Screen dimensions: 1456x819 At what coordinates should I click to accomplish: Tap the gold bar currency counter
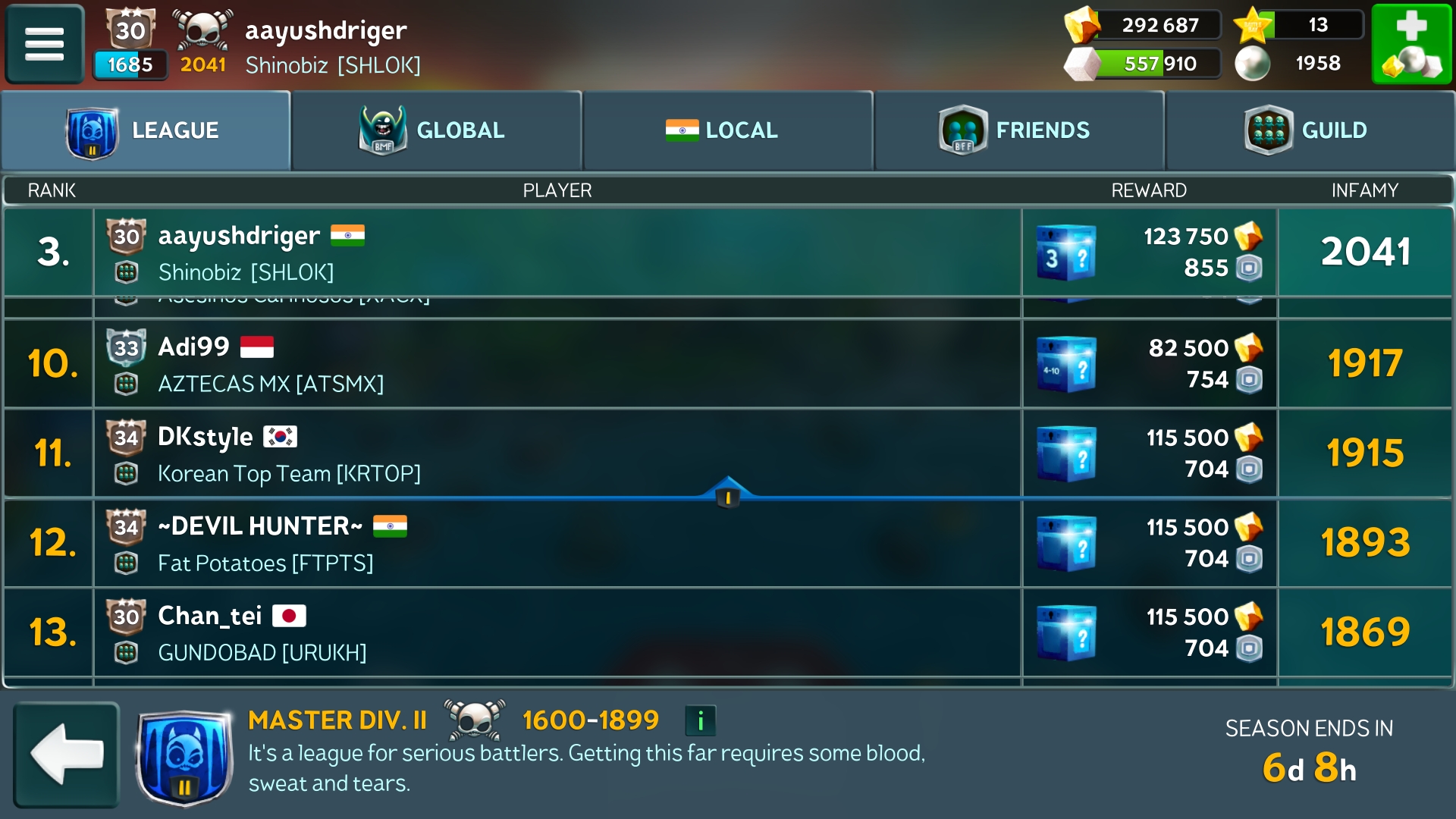[x=1142, y=25]
